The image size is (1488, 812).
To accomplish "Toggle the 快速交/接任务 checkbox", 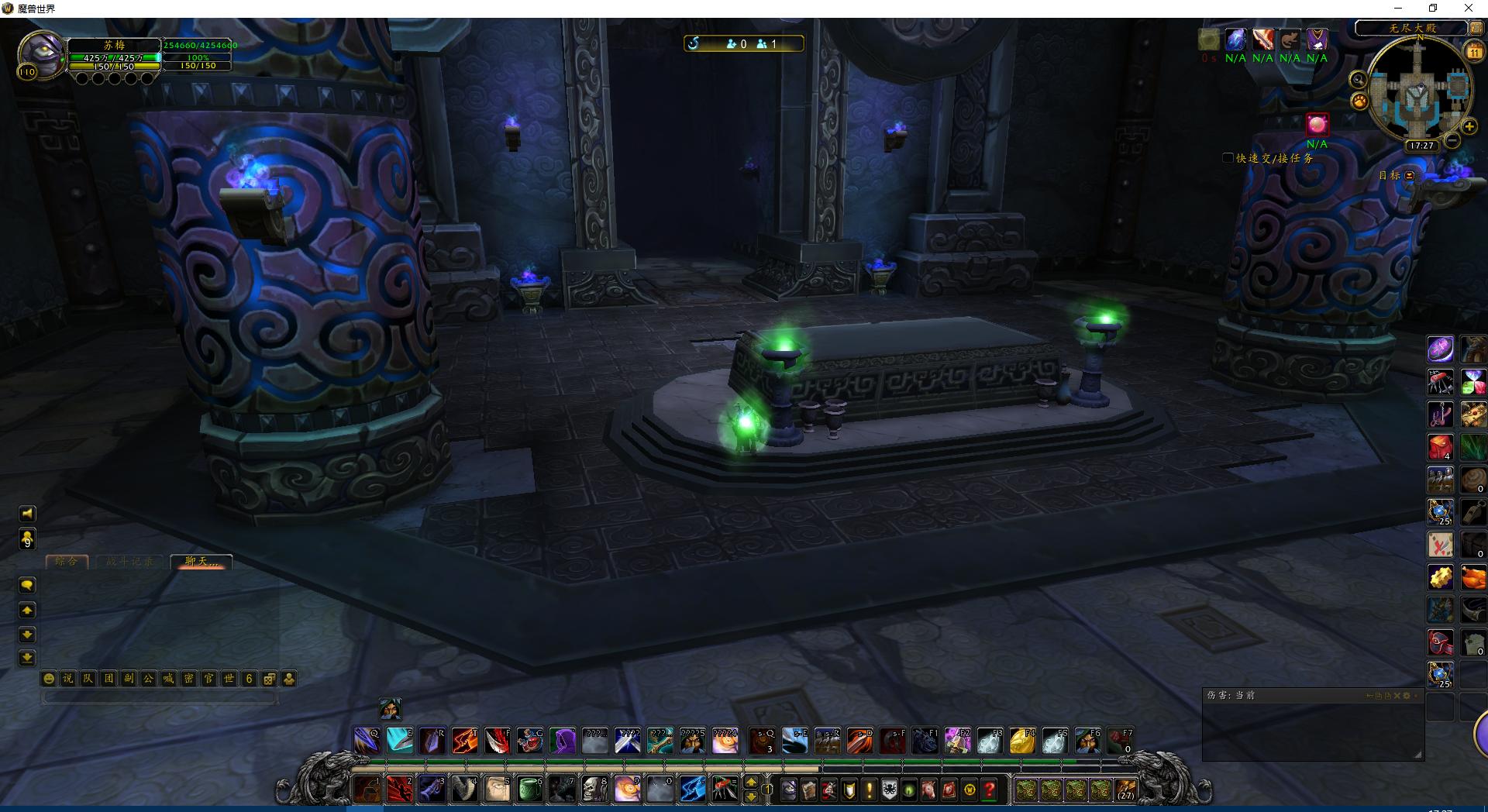I will [1228, 158].
